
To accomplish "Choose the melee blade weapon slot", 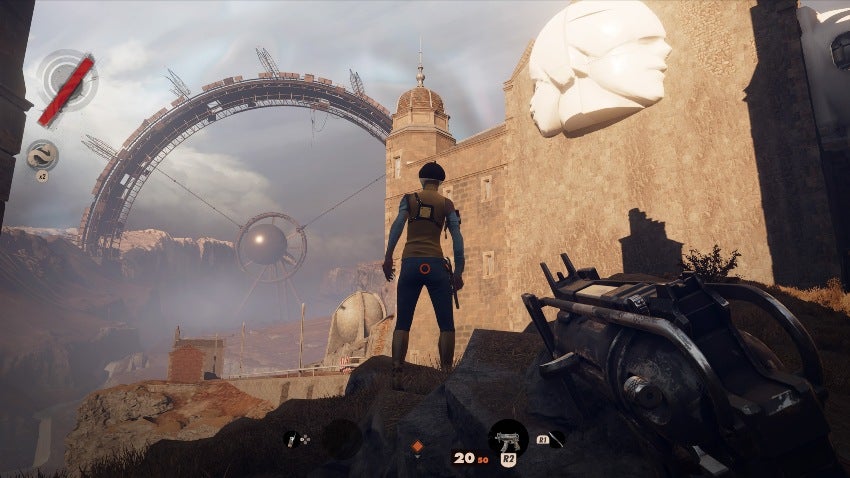I will click(556, 437).
